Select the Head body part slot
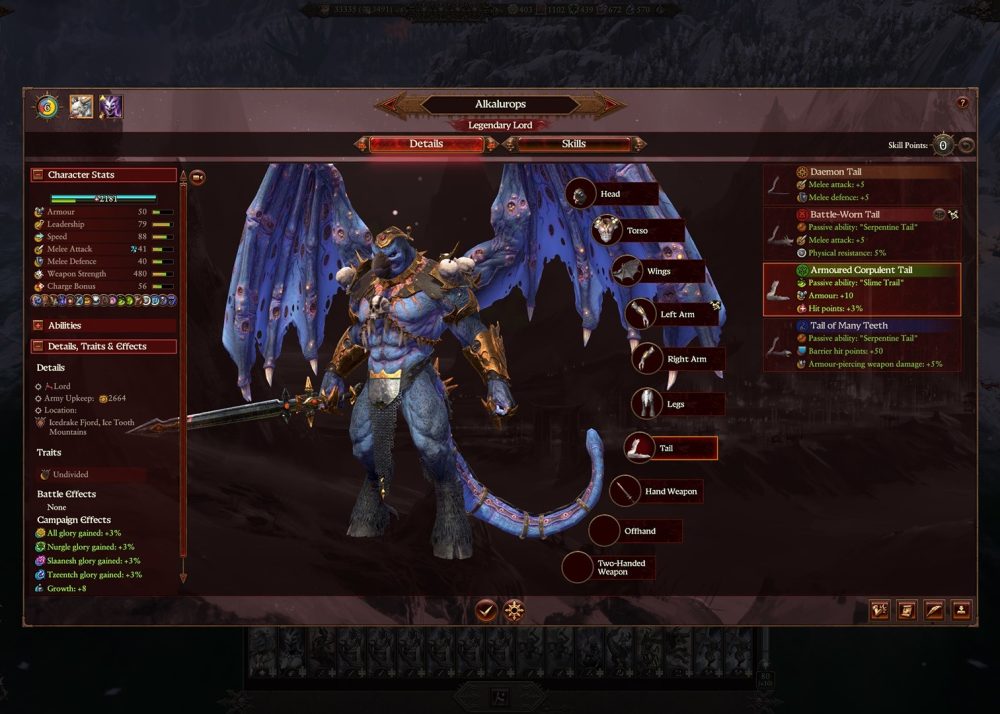Screen dimensions: 1000x714 [611, 194]
